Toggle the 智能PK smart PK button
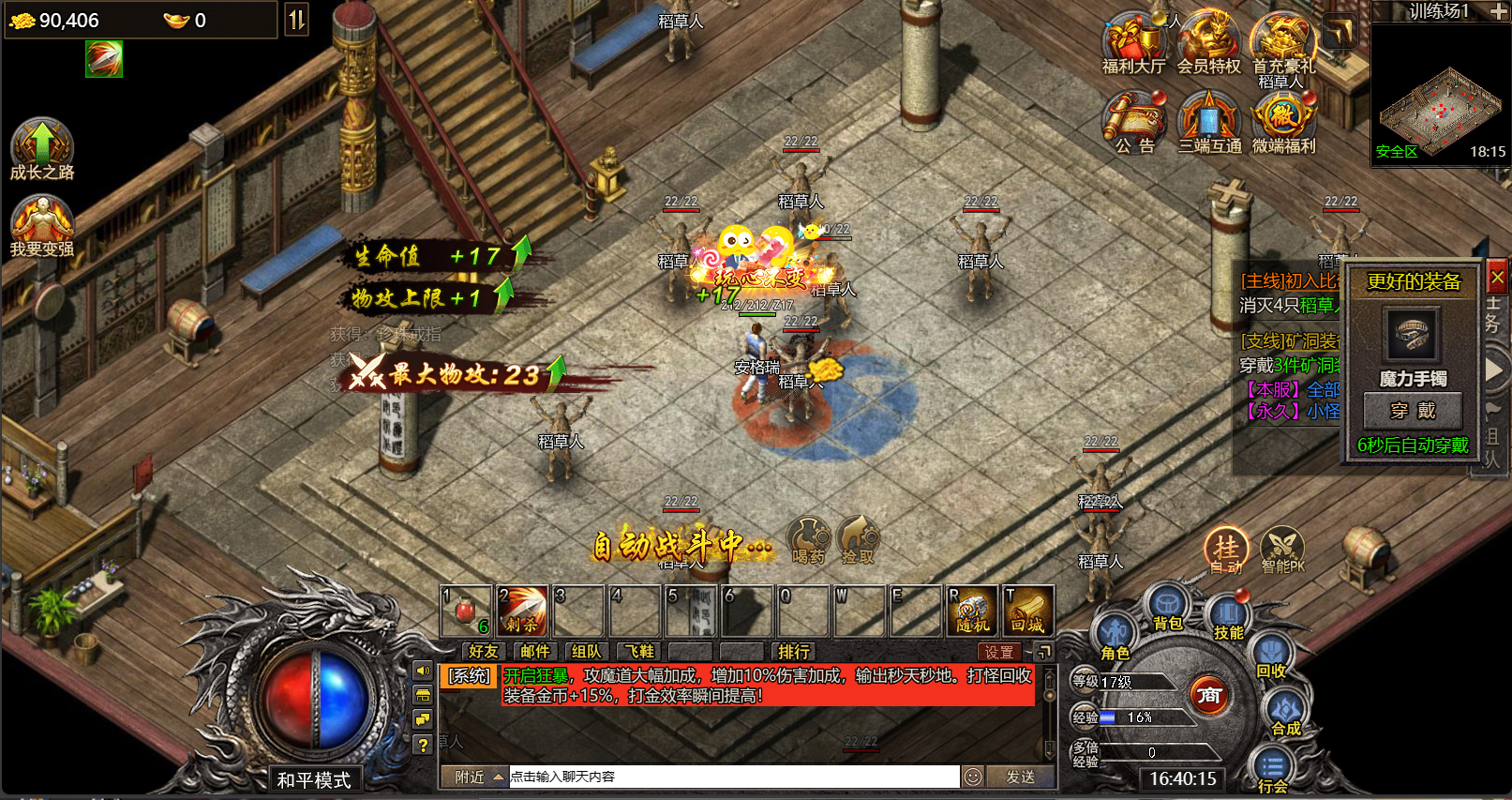This screenshot has width=1512, height=800. [x=1282, y=549]
